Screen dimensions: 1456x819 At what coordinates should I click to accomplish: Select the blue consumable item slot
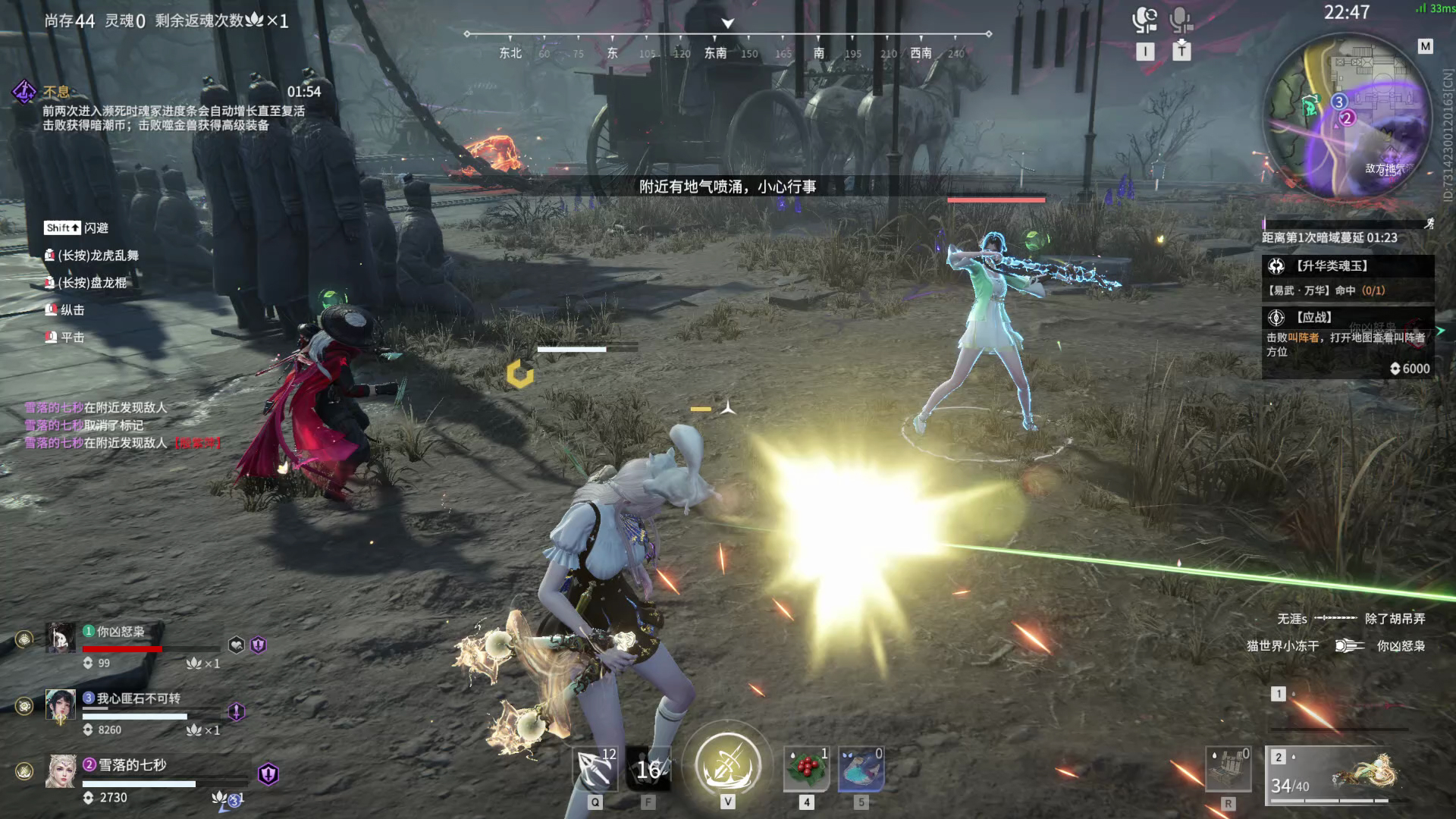coord(861,769)
